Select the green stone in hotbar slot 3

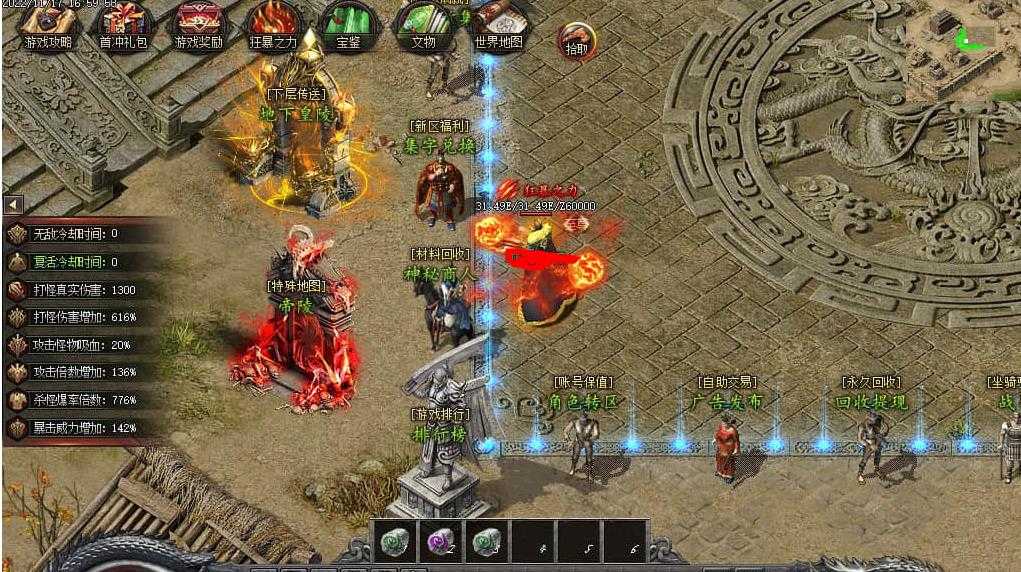(486, 541)
